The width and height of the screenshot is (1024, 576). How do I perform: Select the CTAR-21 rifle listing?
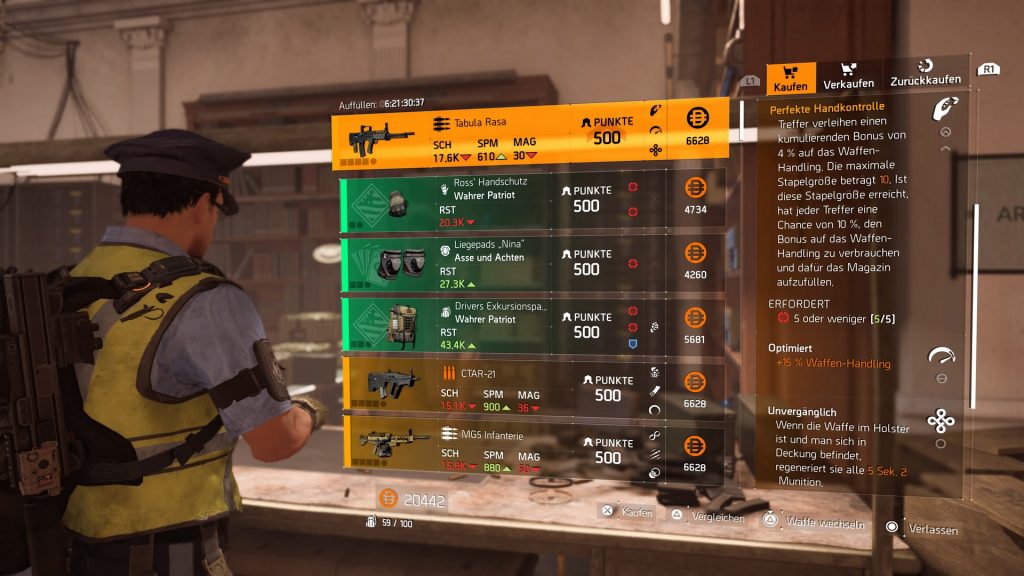[x=530, y=389]
